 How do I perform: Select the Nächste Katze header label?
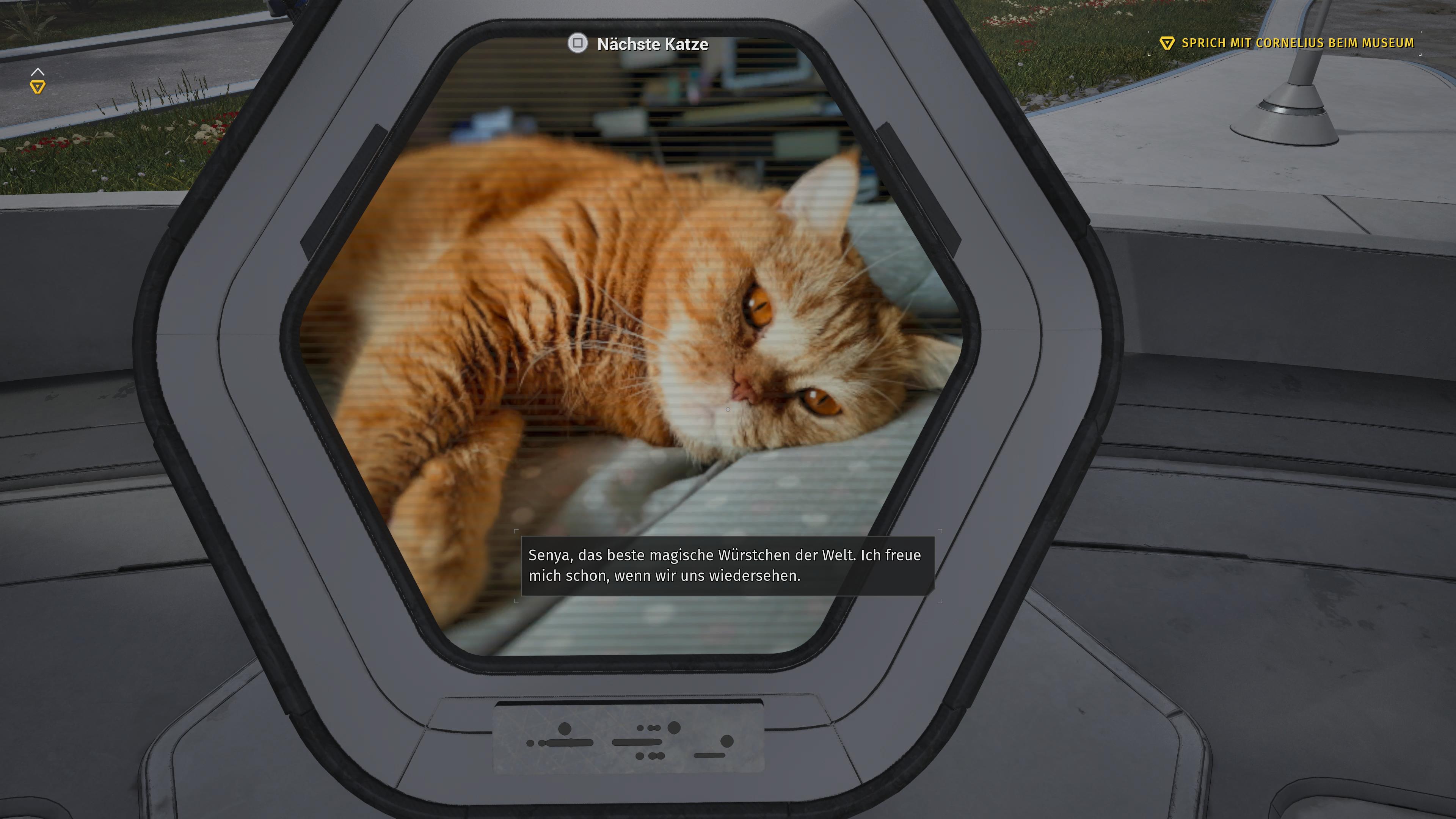tap(652, 44)
